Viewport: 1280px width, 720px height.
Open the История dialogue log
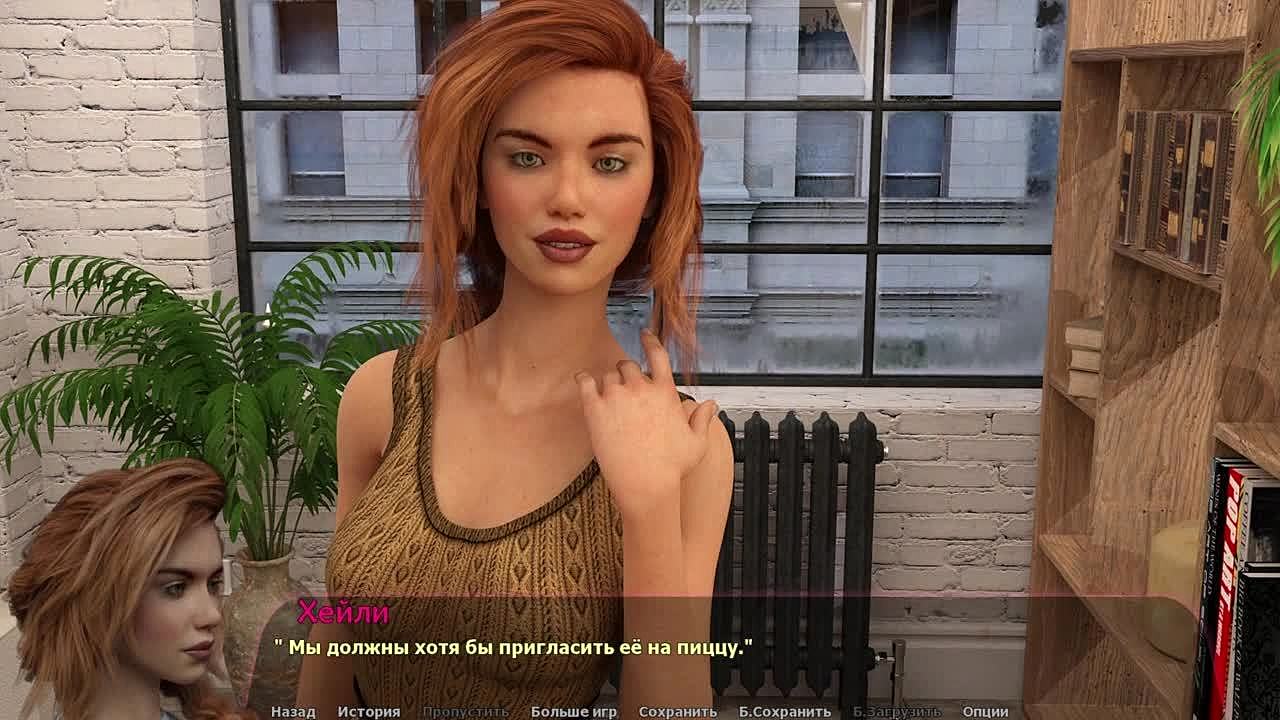[x=368, y=711]
